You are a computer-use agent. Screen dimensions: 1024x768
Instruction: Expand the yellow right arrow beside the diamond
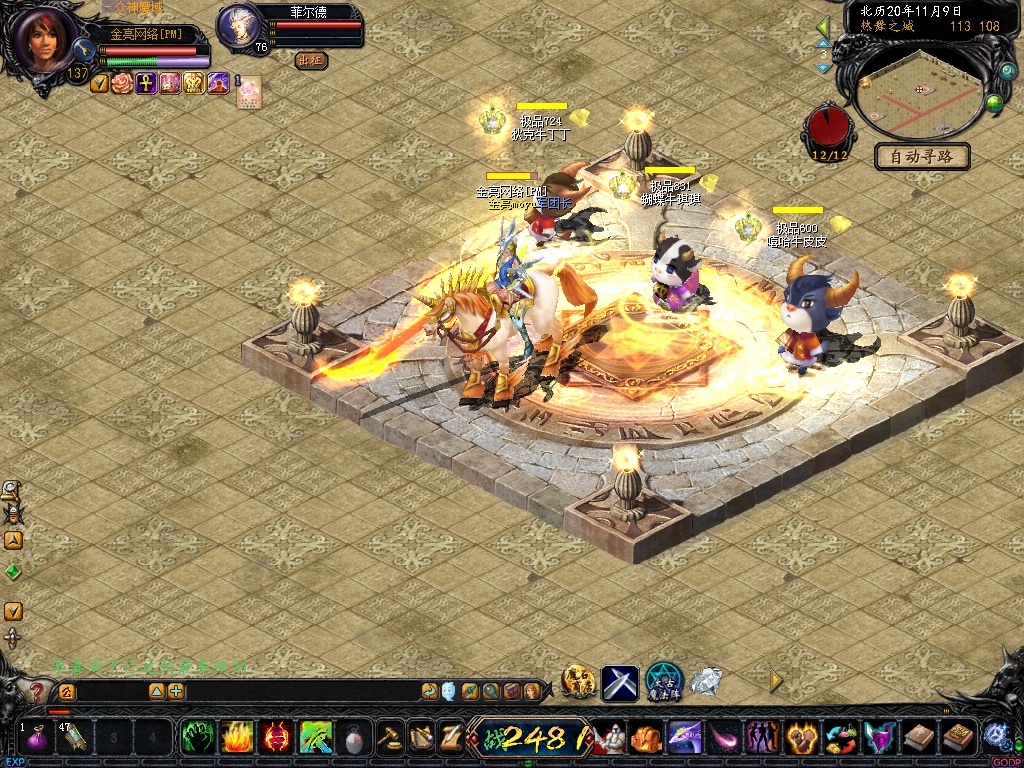(776, 680)
